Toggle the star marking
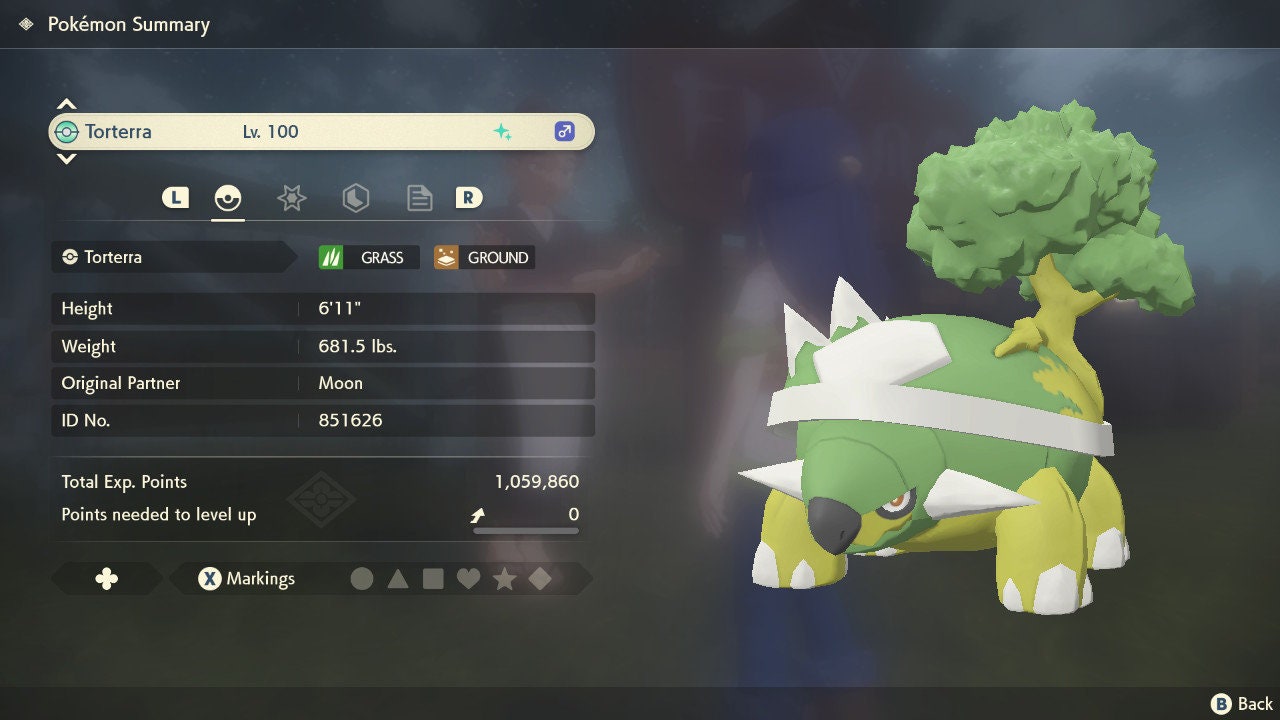Viewport: 1280px width, 720px height. click(504, 578)
